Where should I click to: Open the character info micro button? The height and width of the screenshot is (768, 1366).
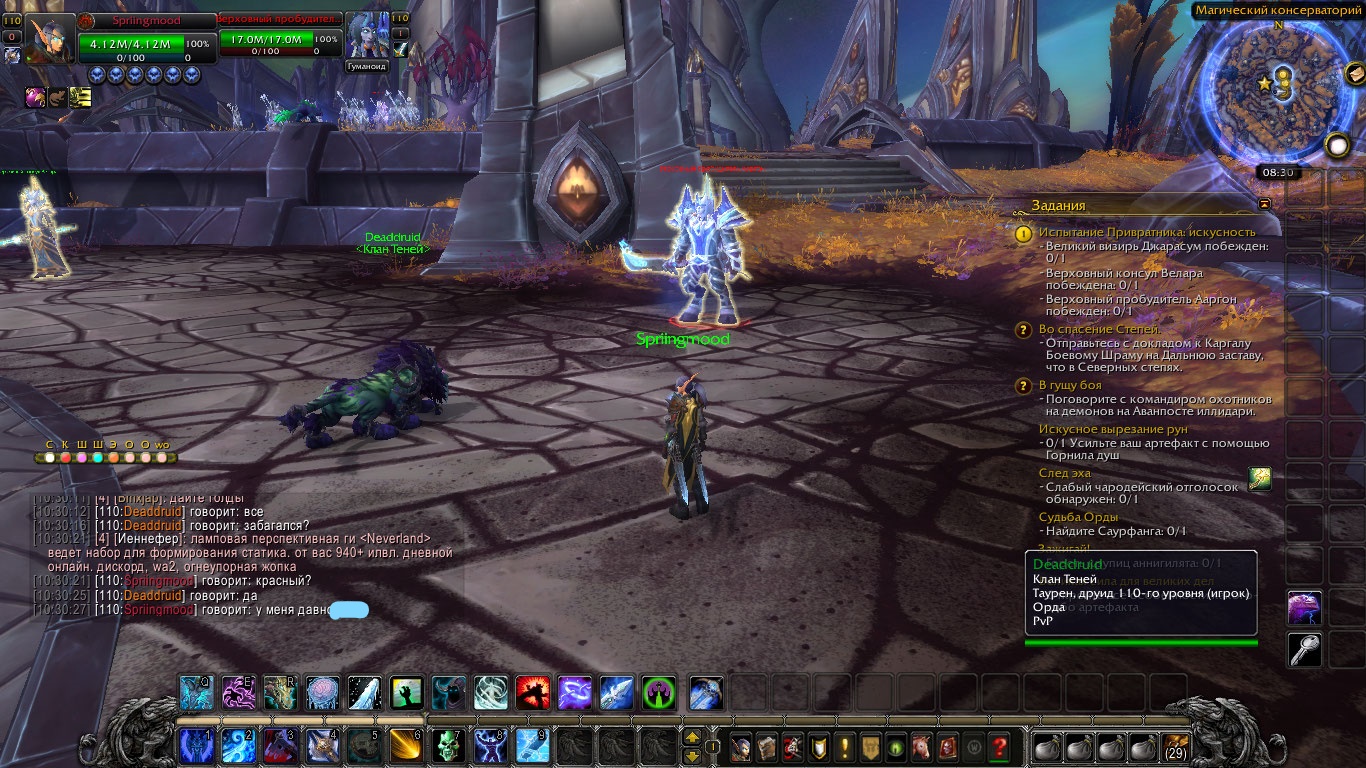click(741, 746)
